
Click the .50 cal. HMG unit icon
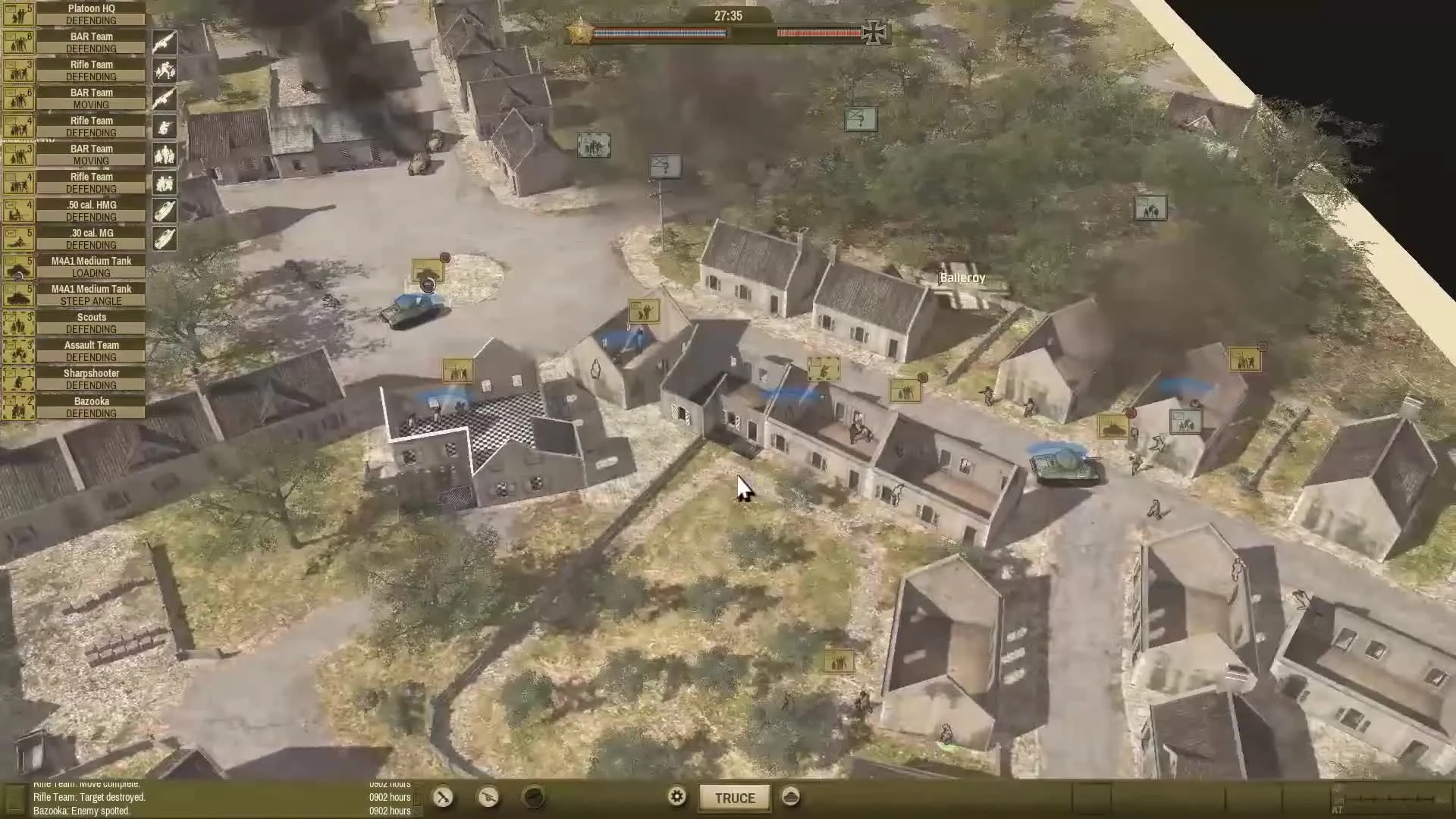pos(19,211)
